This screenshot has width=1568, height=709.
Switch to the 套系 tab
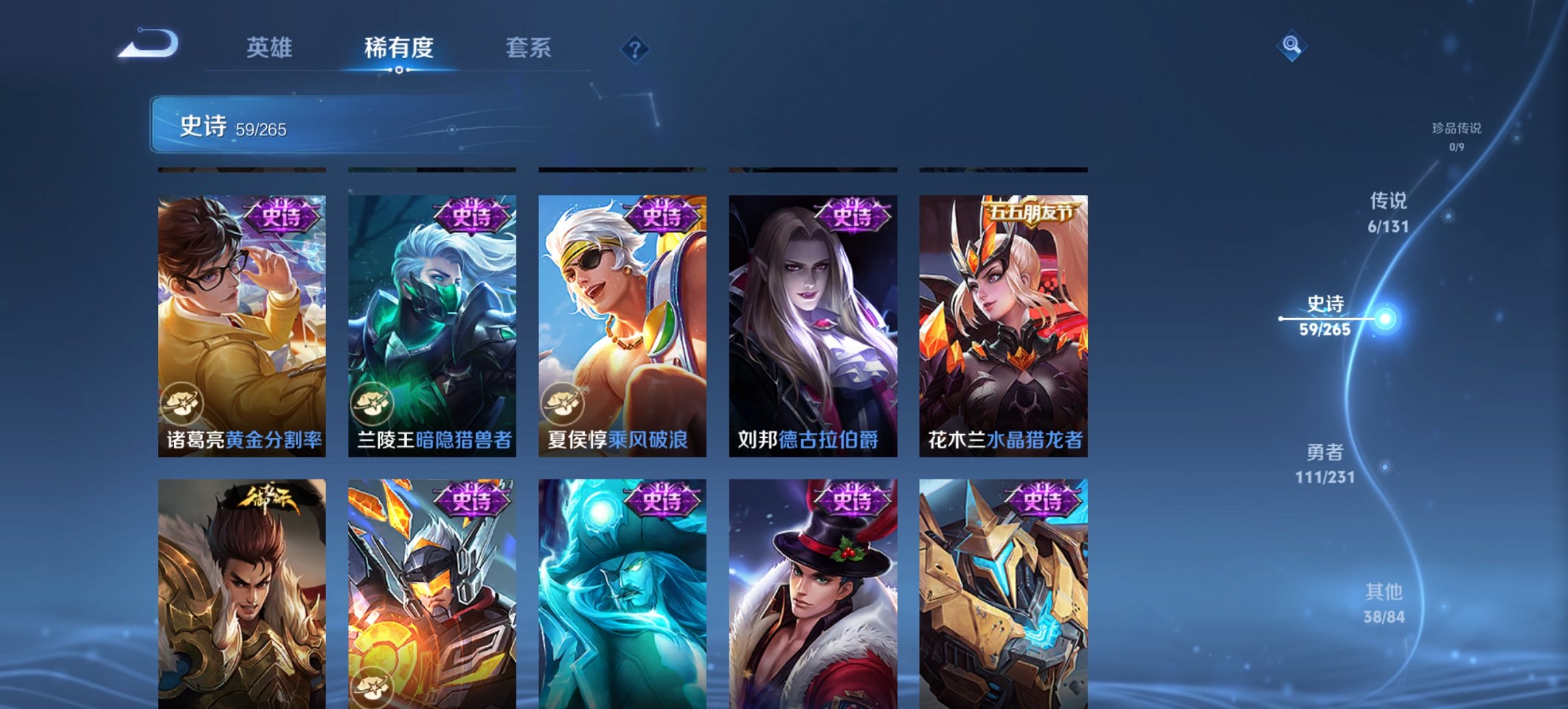529,48
